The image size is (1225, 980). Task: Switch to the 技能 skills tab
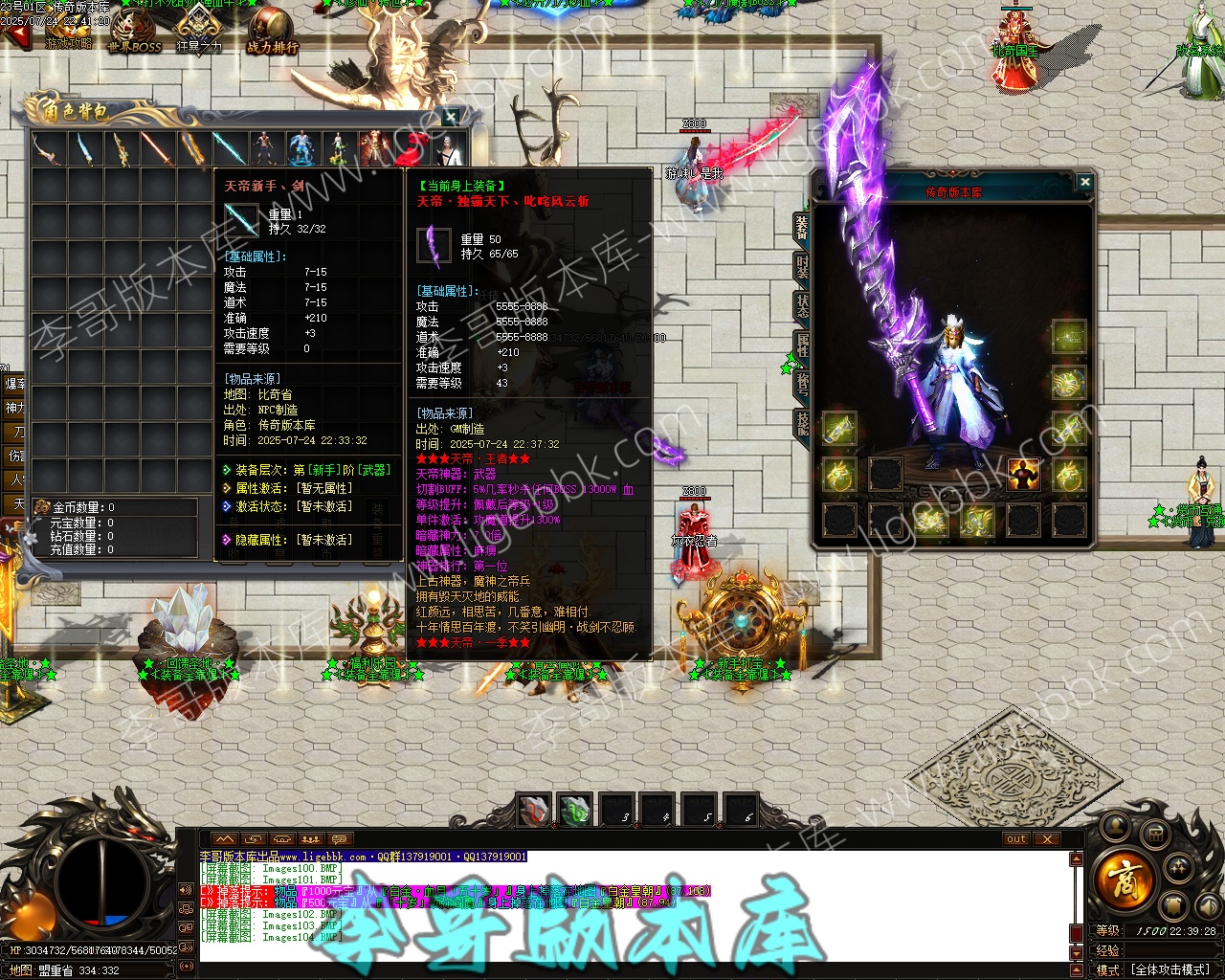[x=802, y=424]
